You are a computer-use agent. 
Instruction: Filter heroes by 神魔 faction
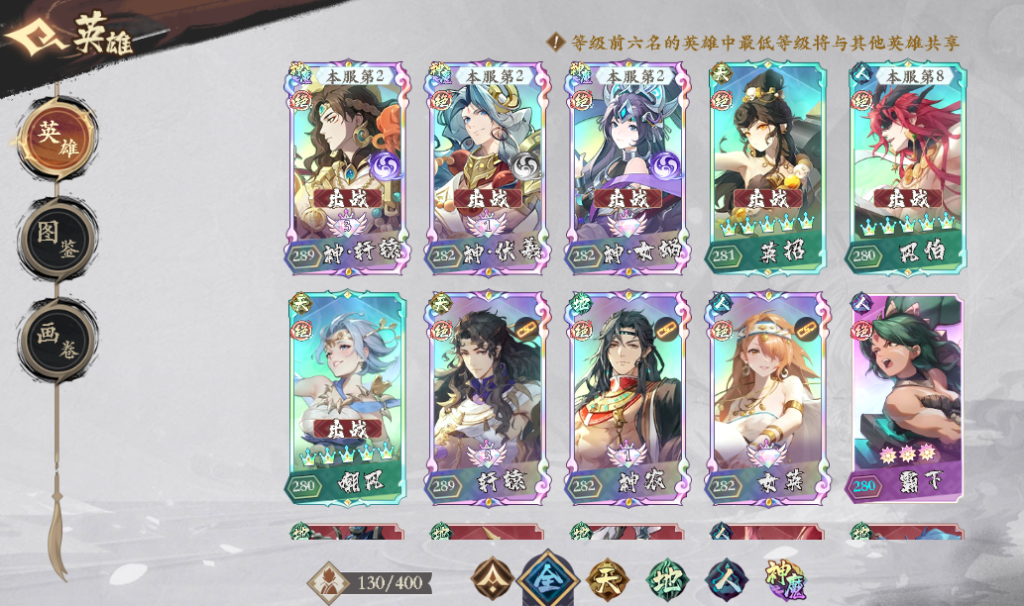pos(784,577)
